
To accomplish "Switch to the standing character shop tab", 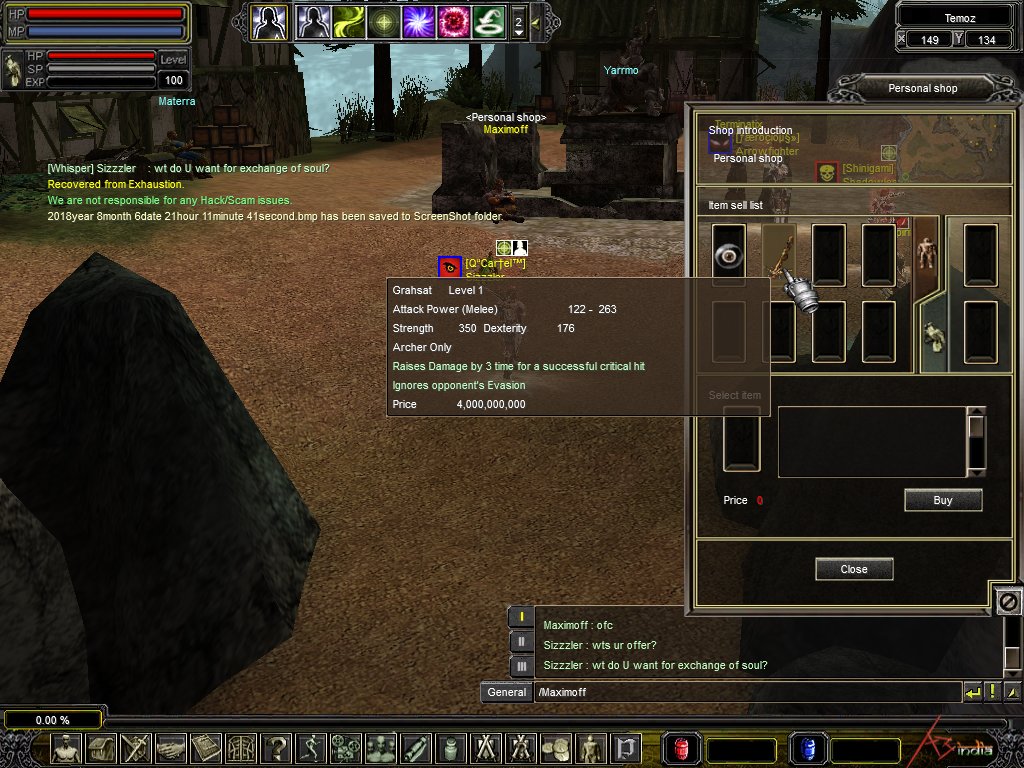I will (x=926, y=253).
